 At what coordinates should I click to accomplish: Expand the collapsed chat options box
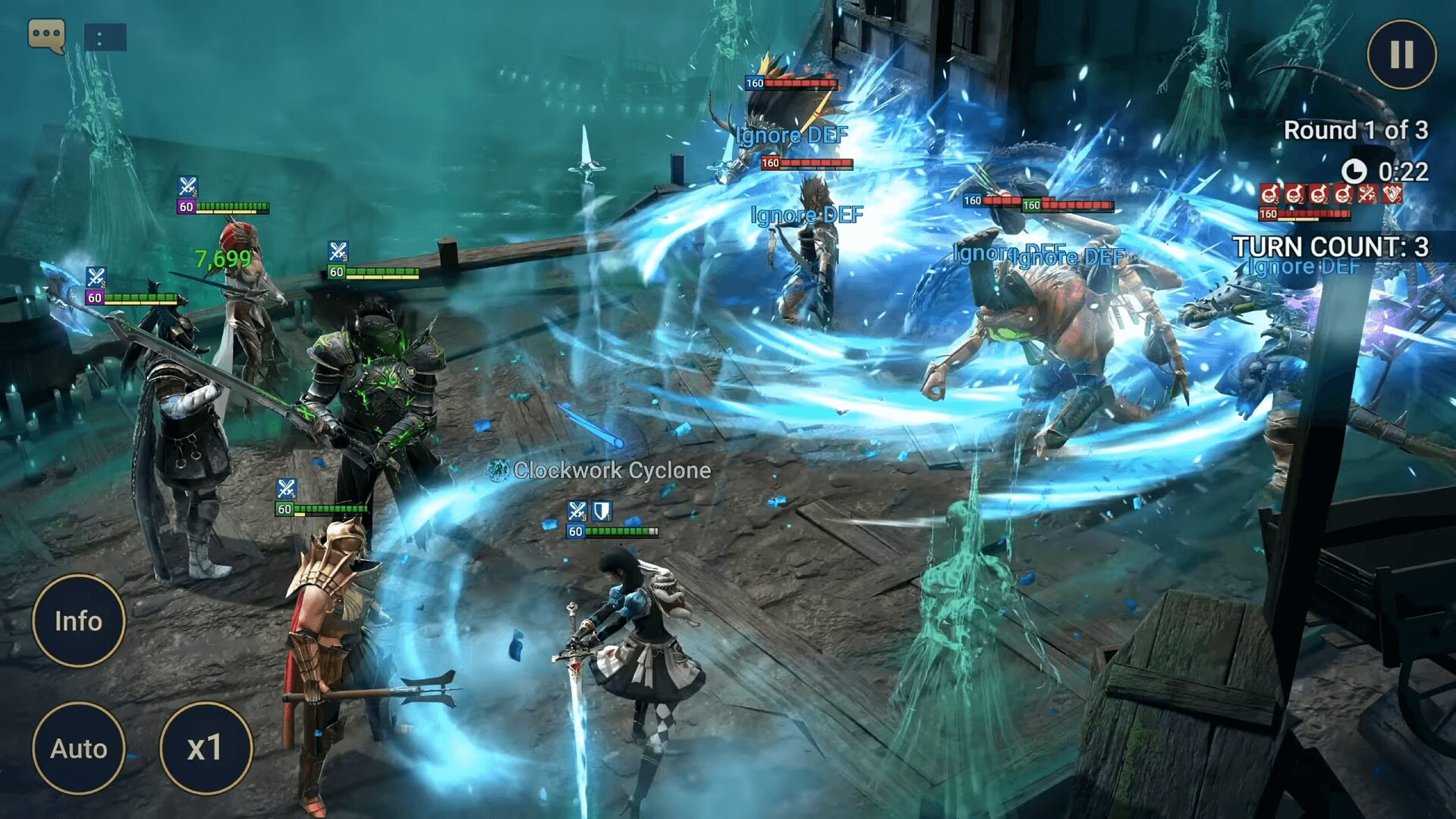pyautogui.click(x=105, y=37)
